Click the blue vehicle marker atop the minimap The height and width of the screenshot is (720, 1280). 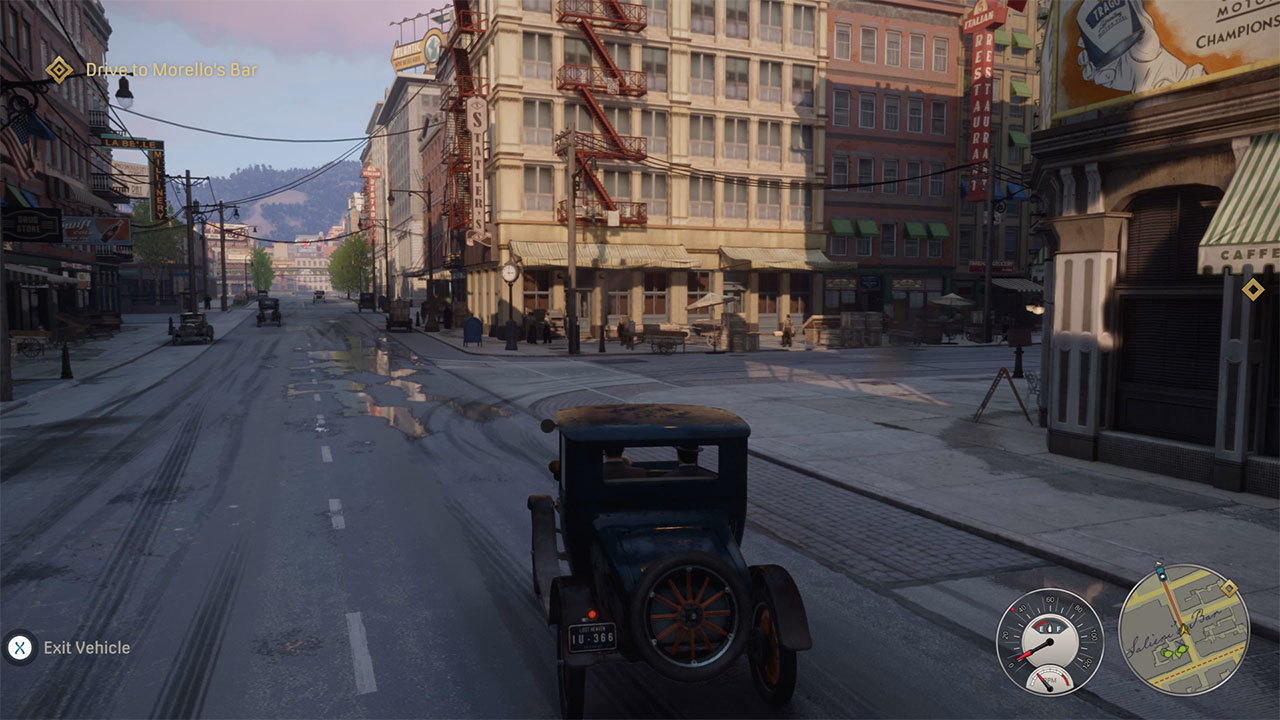point(1161,572)
